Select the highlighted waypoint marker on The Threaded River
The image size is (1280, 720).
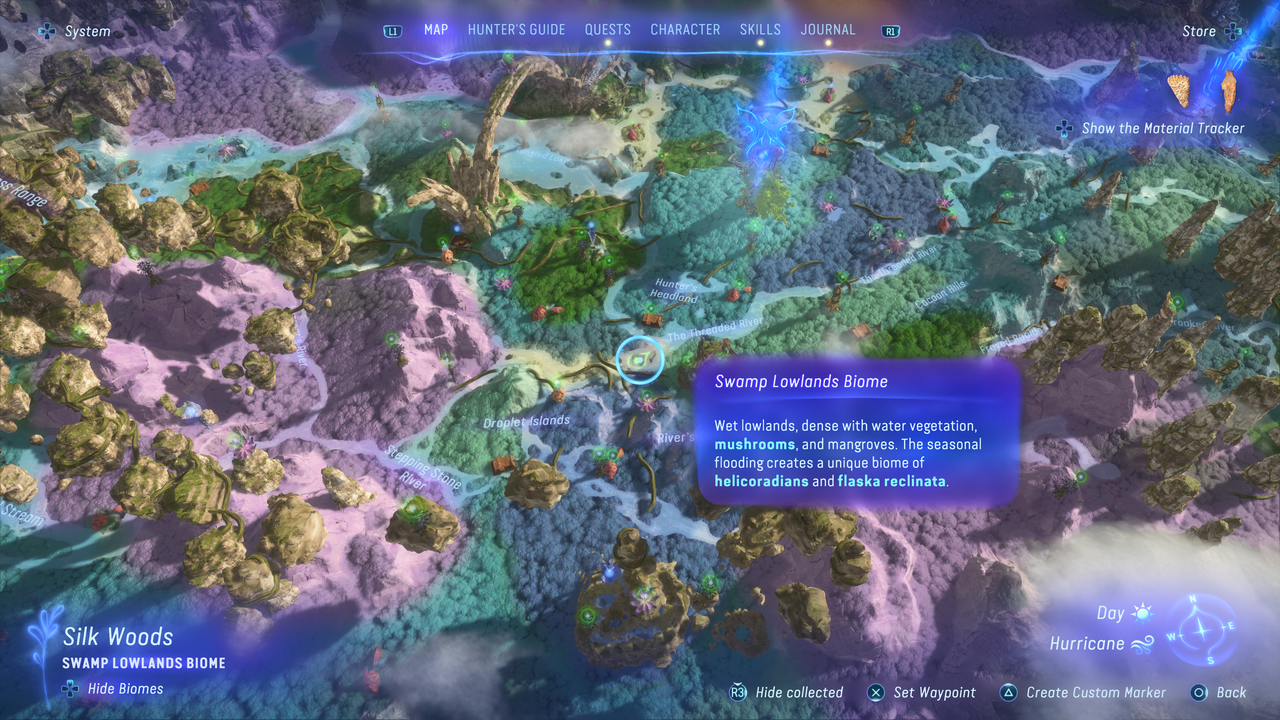coord(638,361)
